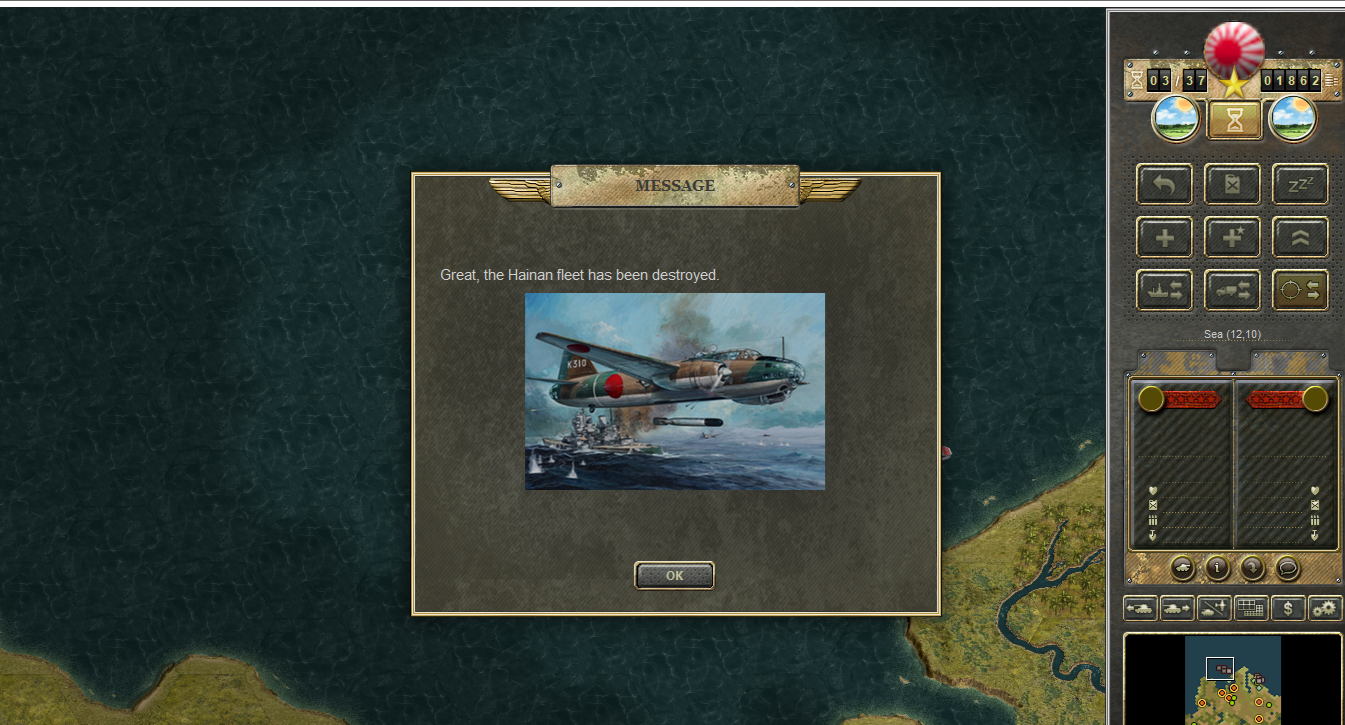
Task: Open the dollar sign purchase button
Action: [1288, 607]
